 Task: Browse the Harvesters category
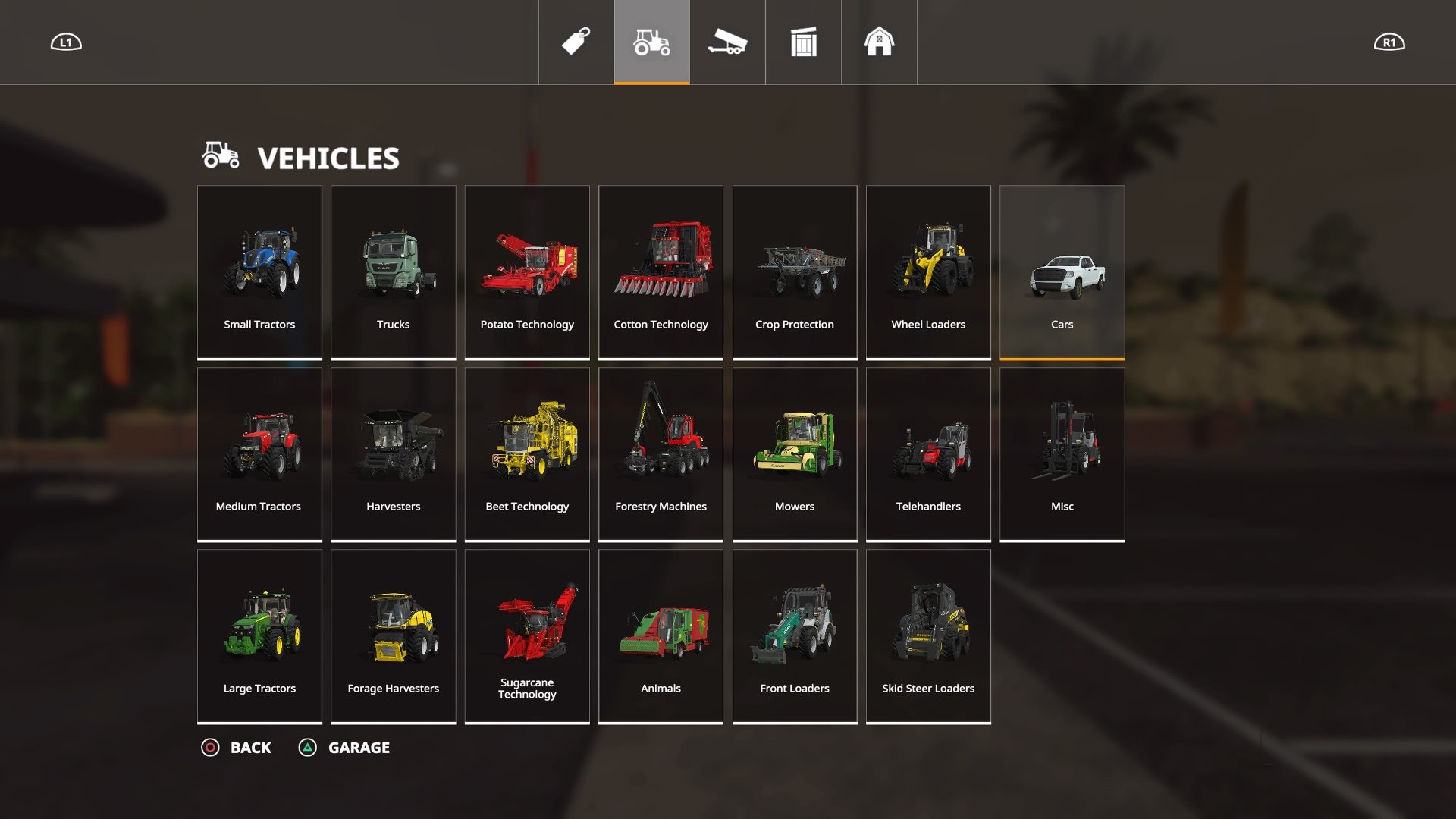393,453
